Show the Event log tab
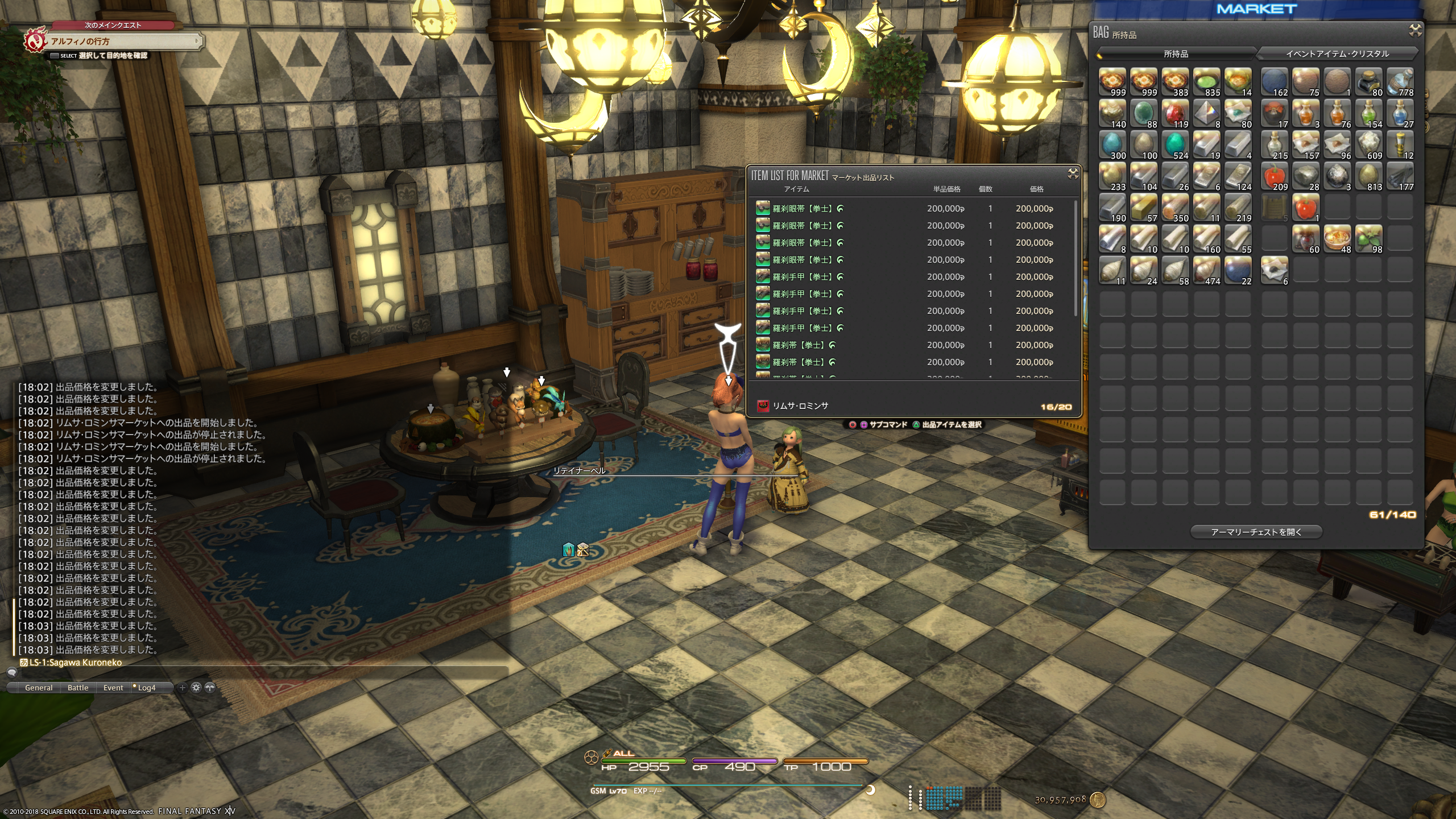Screen dimensions: 1456x819 point(113,688)
